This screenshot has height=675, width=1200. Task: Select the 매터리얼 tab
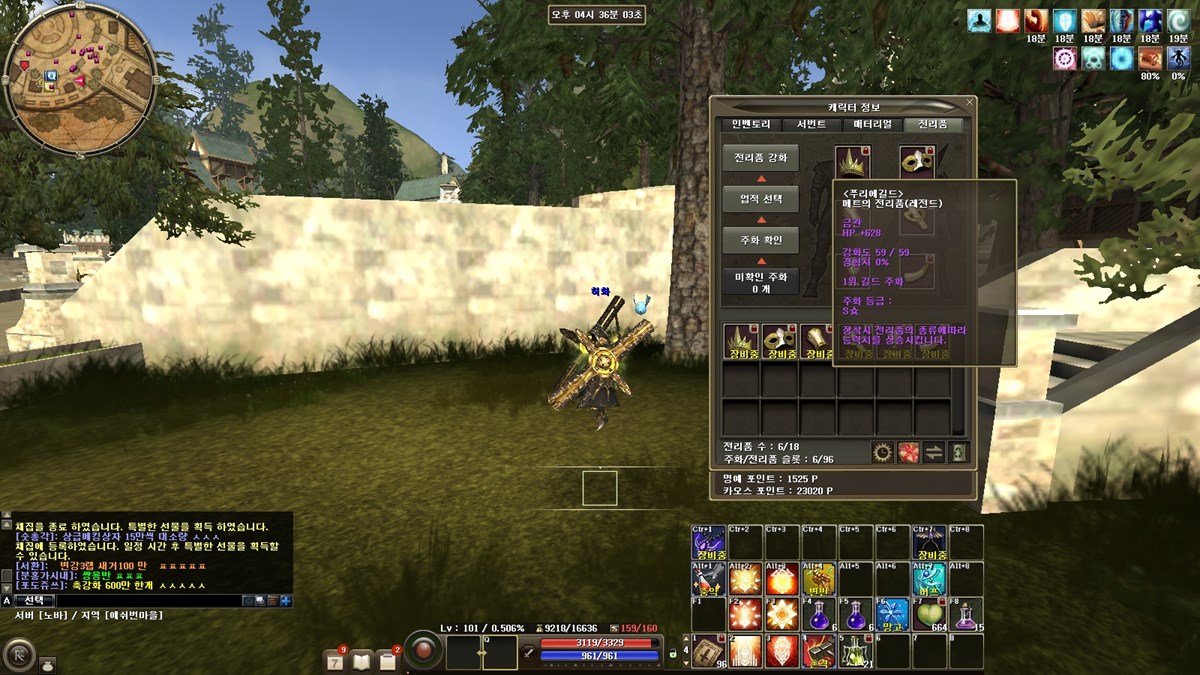click(x=872, y=125)
